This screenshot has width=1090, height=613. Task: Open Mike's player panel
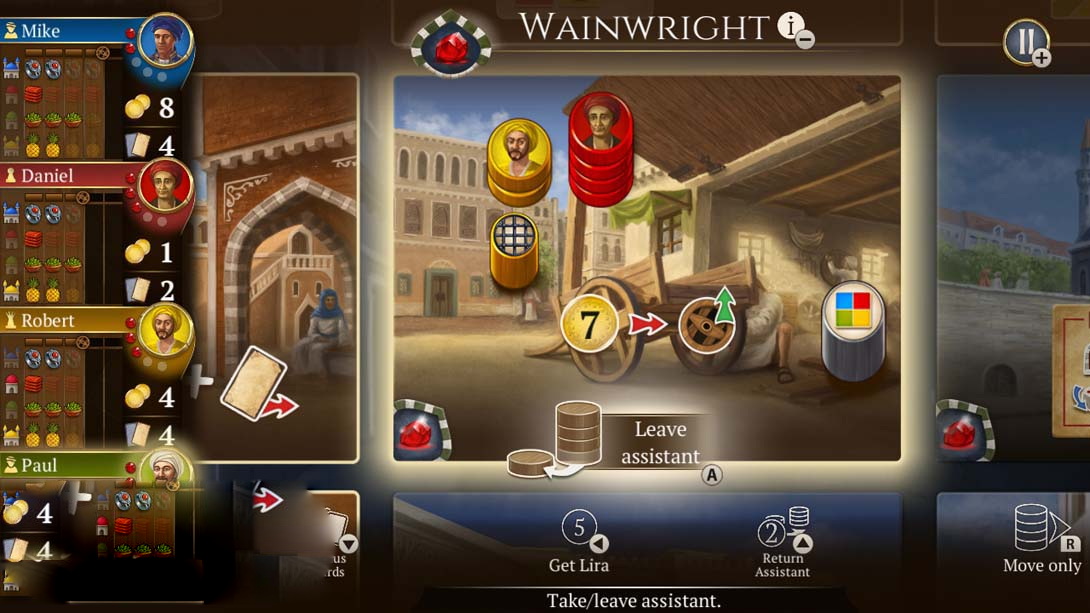pyautogui.click(x=70, y=31)
